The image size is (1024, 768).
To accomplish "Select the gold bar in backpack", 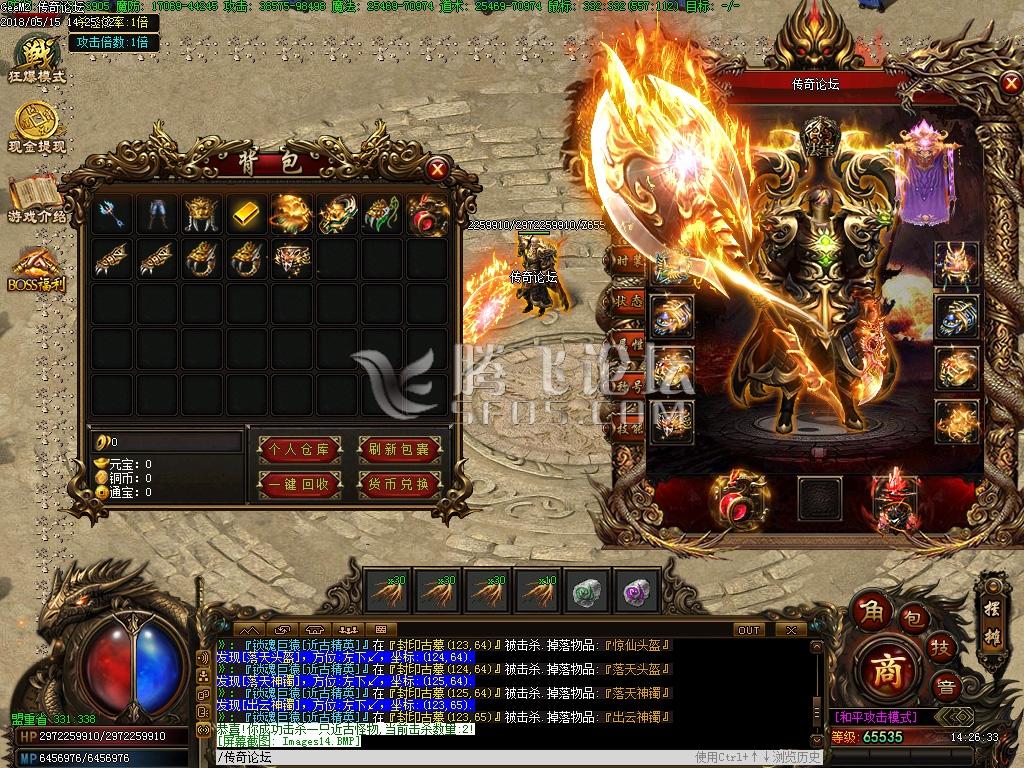I will point(246,212).
